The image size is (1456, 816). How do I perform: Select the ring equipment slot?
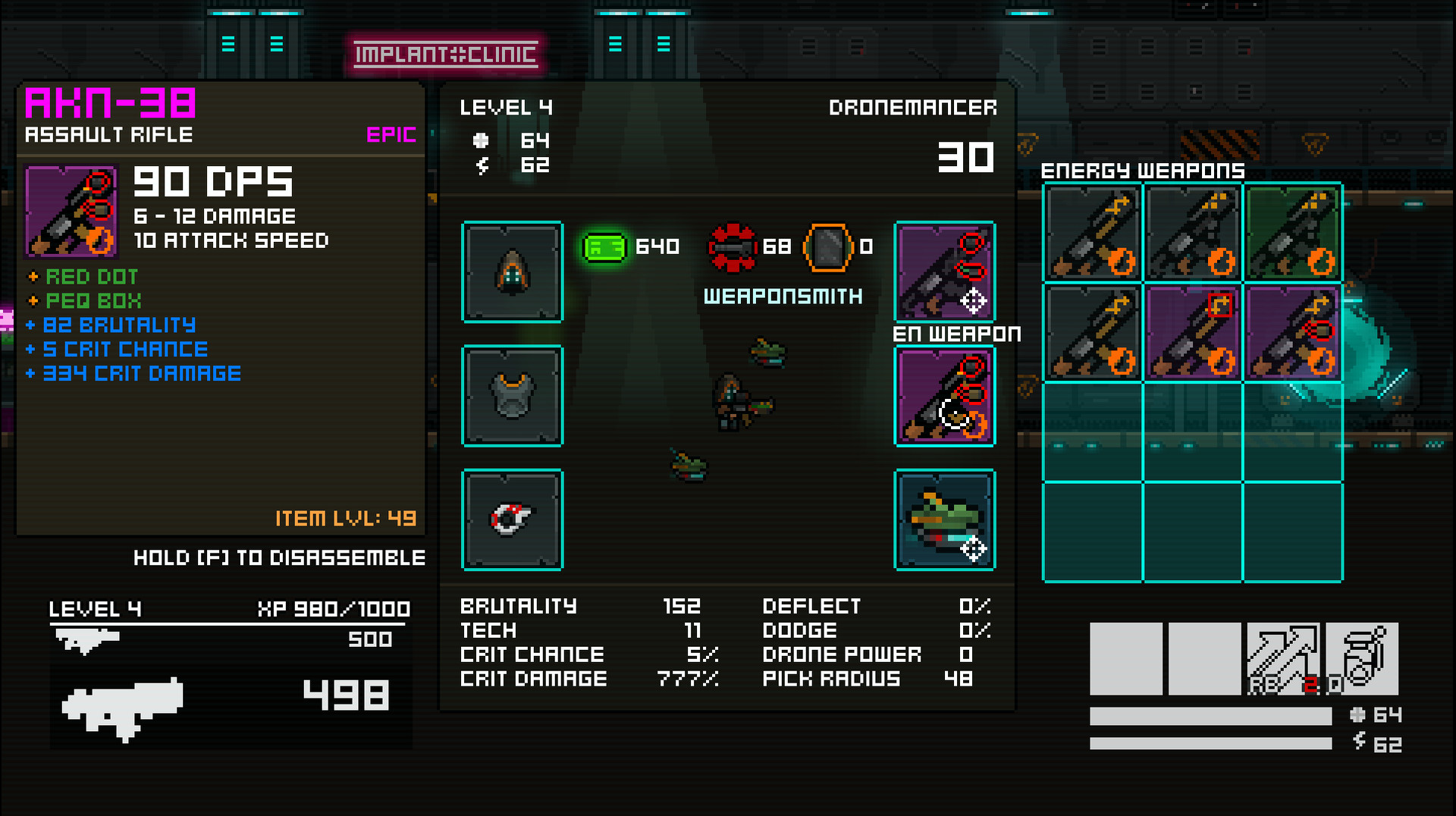click(x=512, y=520)
